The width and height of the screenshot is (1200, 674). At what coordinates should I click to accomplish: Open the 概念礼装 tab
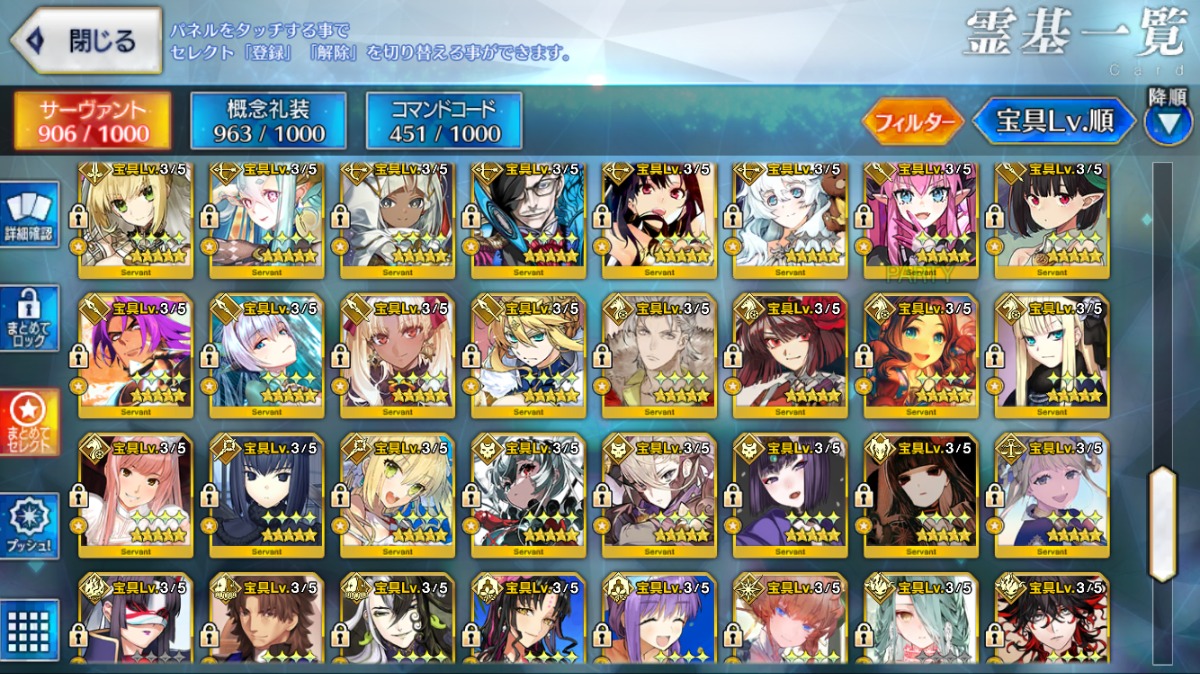(268, 122)
